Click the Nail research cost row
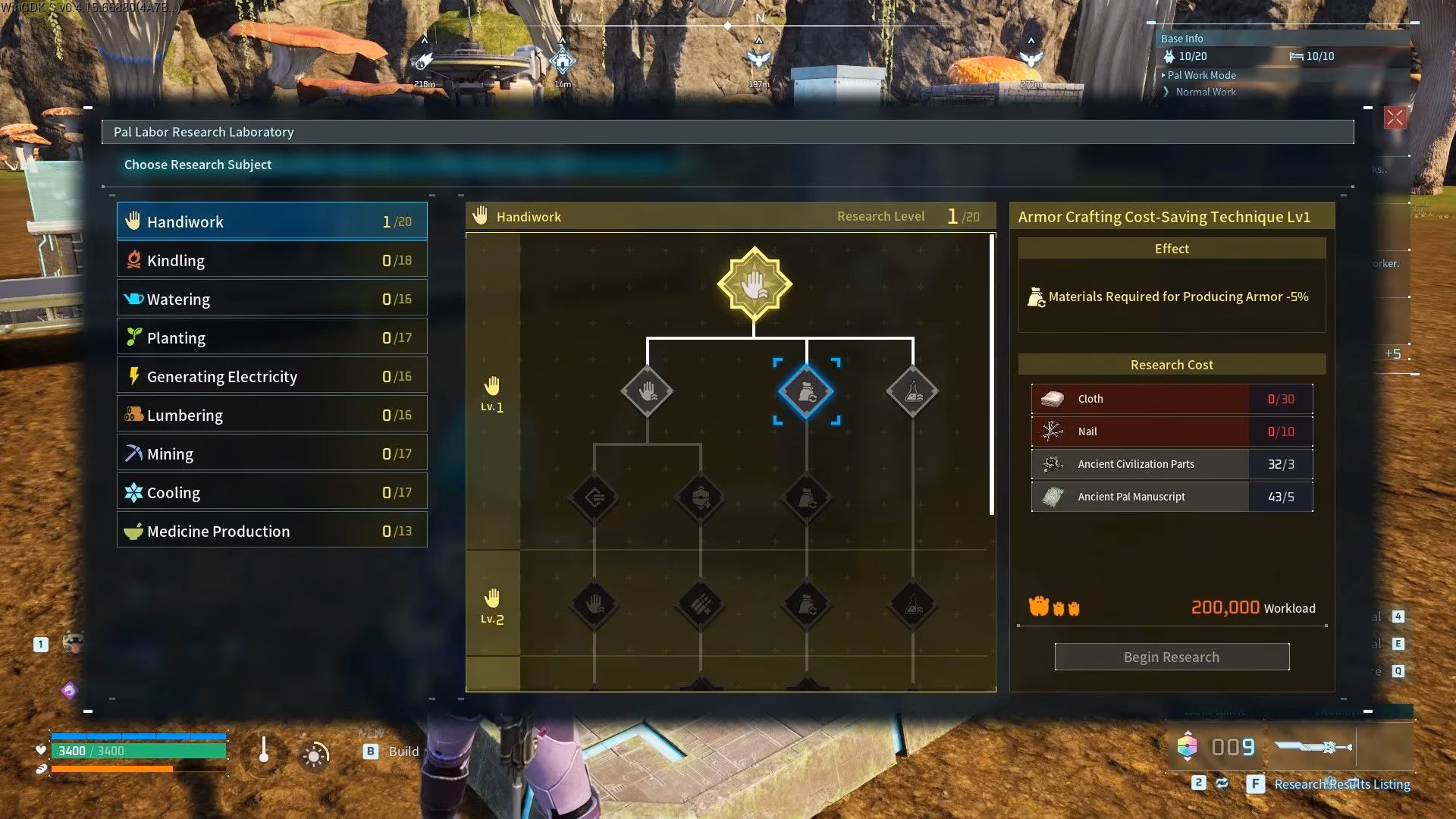This screenshot has height=819, width=1456. (1172, 431)
